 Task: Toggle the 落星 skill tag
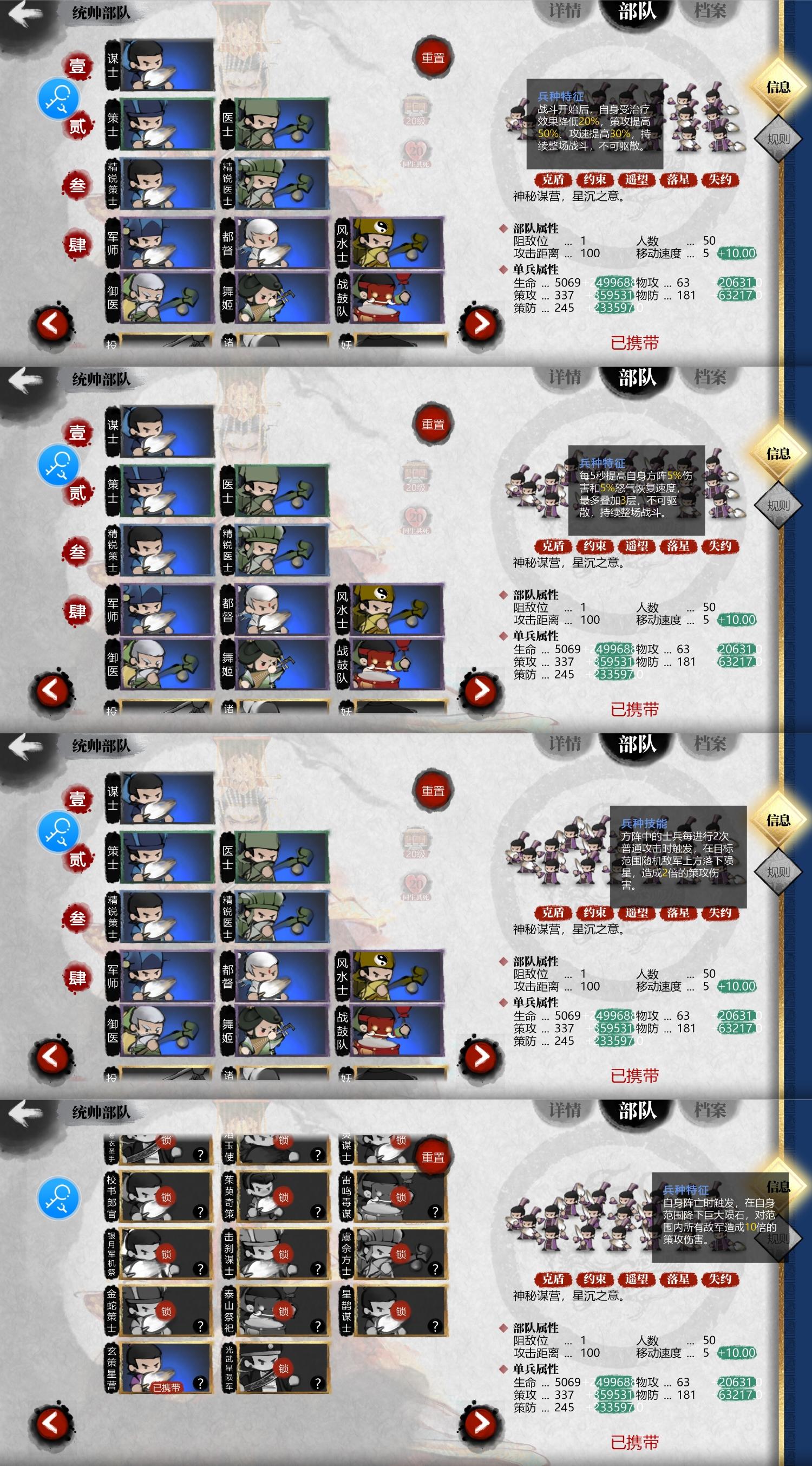pyautogui.click(x=678, y=180)
